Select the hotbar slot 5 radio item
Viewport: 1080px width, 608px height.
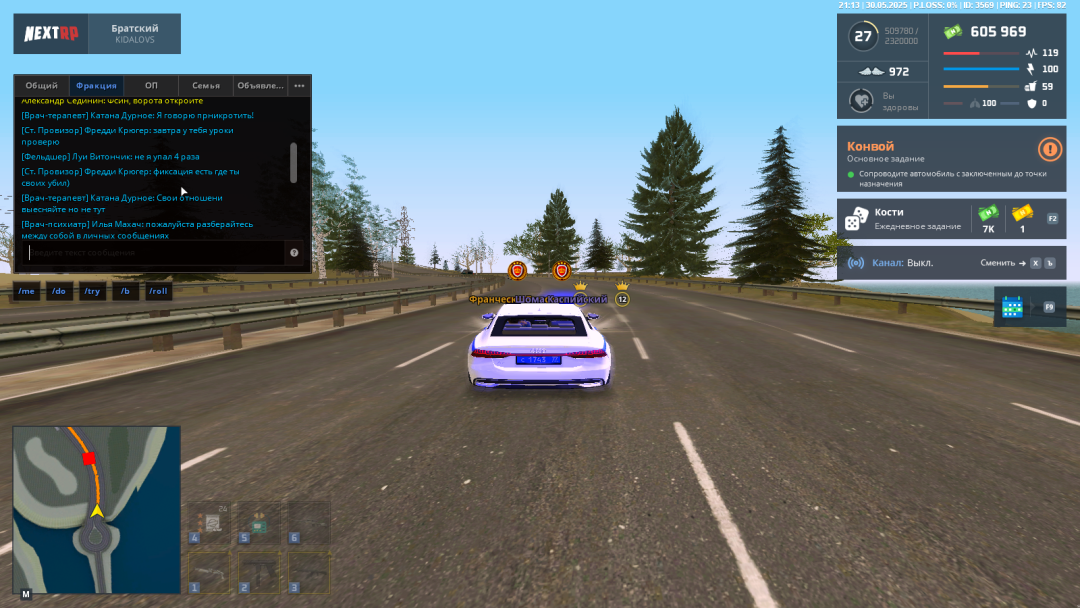point(259,523)
